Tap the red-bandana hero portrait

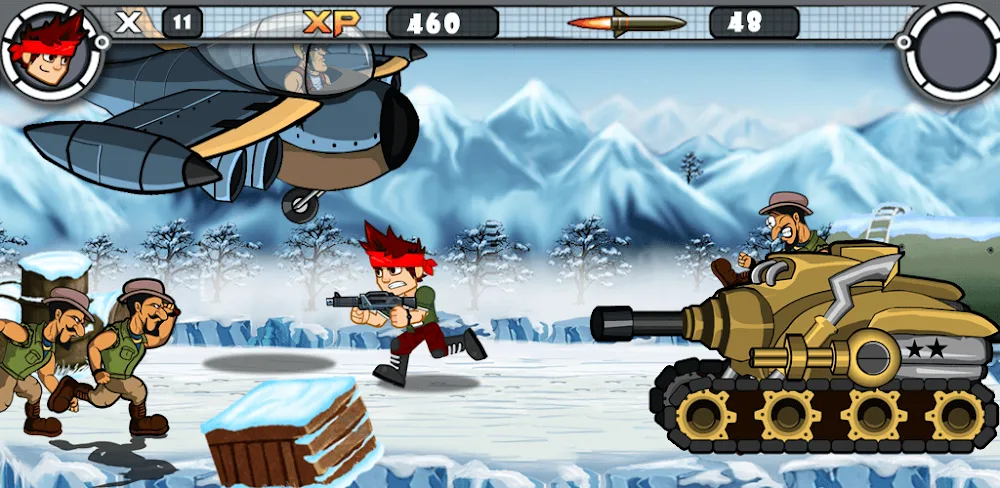coord(50,50)
